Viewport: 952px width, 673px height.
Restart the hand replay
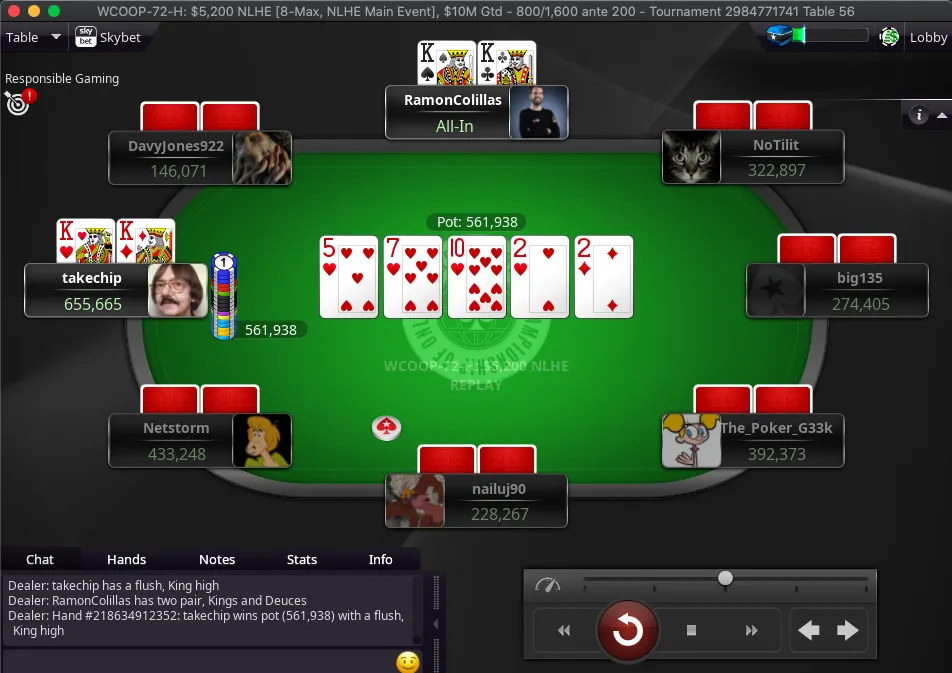point(627,630)
